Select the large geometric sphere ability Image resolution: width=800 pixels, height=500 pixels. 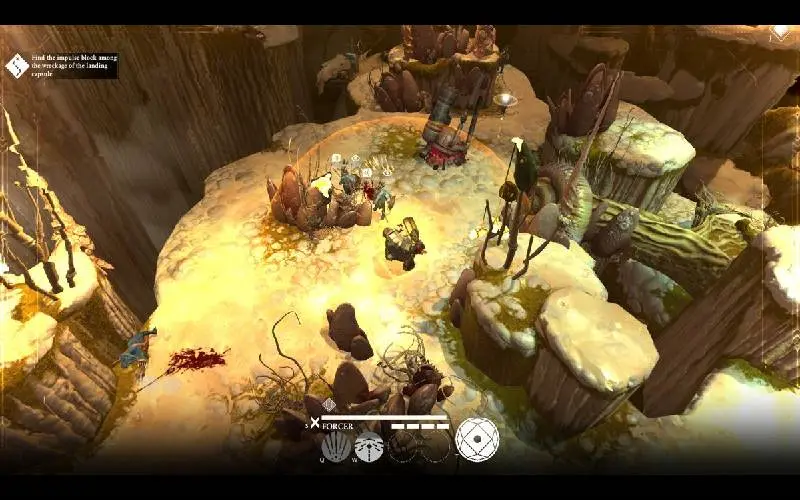pos(477,439)
